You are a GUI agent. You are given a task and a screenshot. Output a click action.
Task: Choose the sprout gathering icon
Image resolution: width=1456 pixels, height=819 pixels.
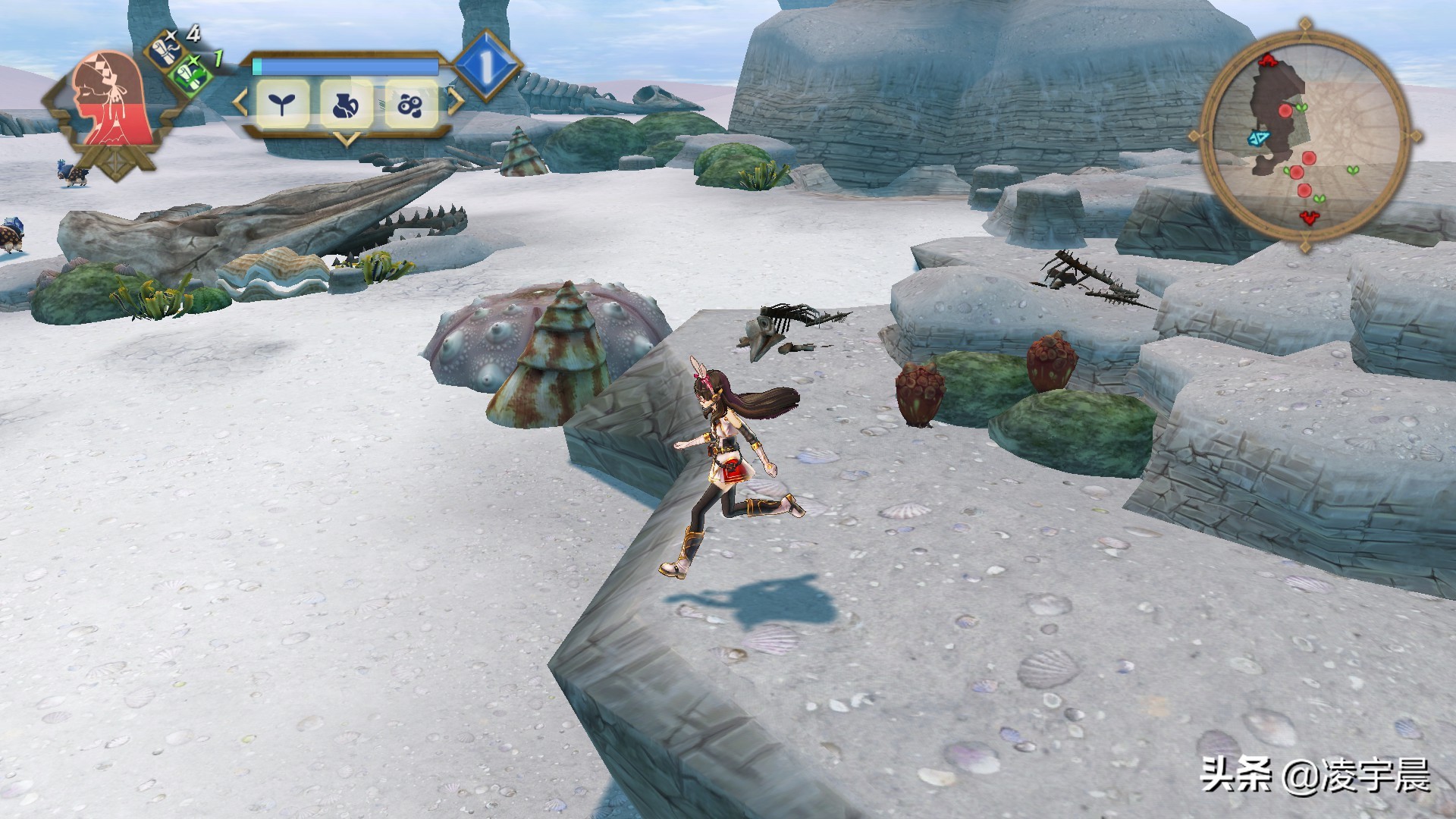(282, 104)
